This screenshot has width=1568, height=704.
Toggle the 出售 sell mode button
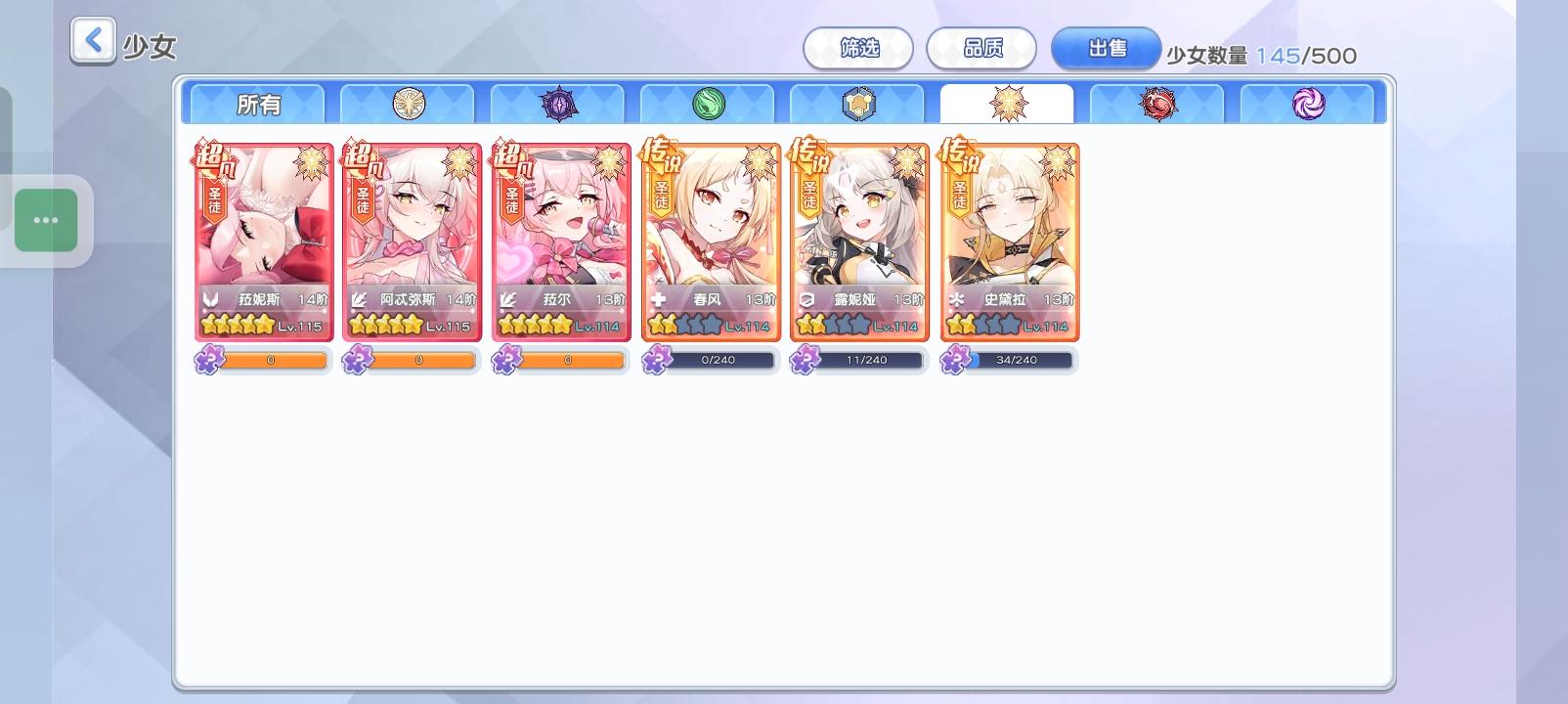click(1106, 48)
